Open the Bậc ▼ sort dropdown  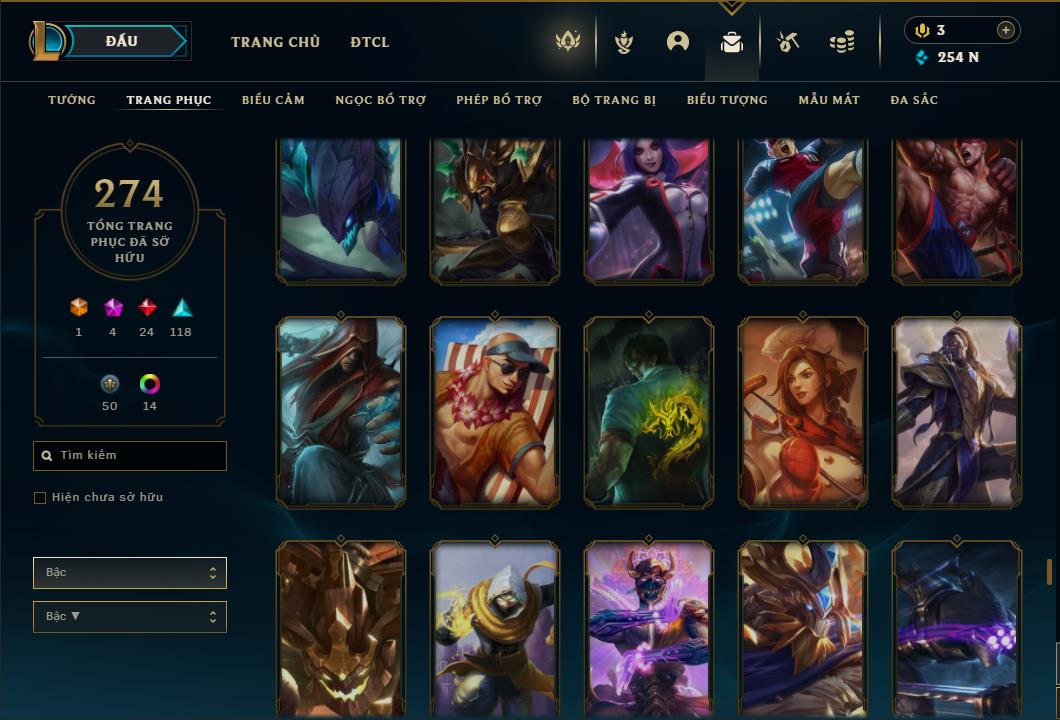coord(130,617)
